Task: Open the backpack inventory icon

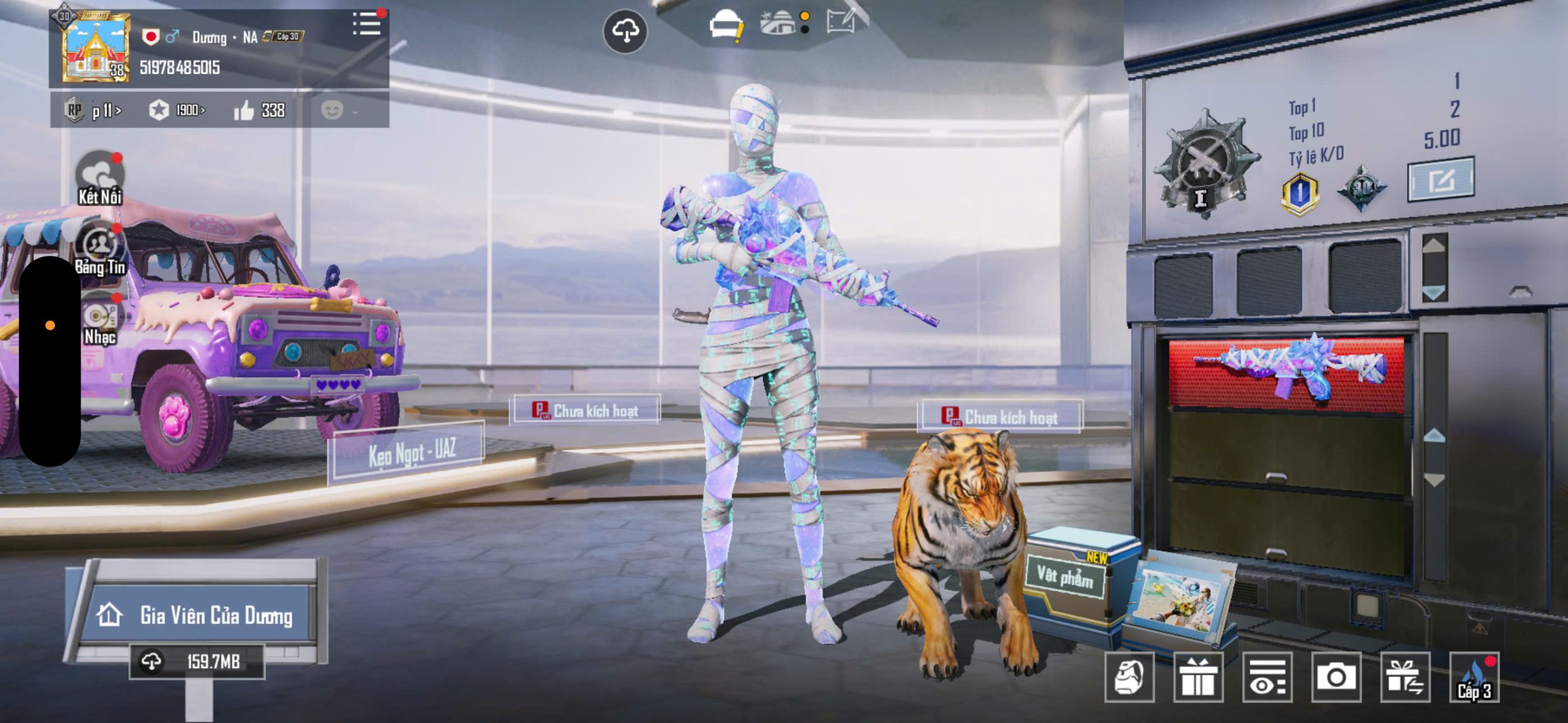Action: 1129,677
